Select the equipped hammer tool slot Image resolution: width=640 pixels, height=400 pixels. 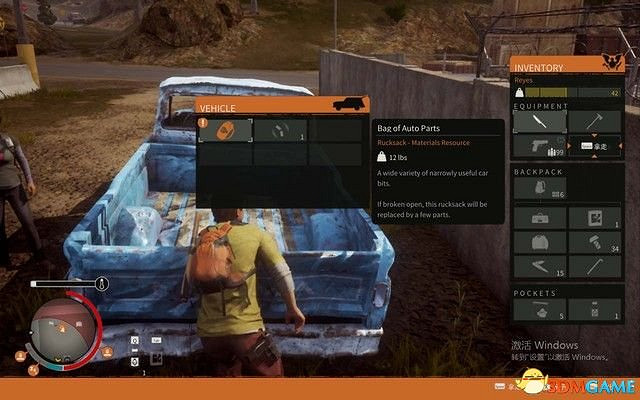coord(594,122)
